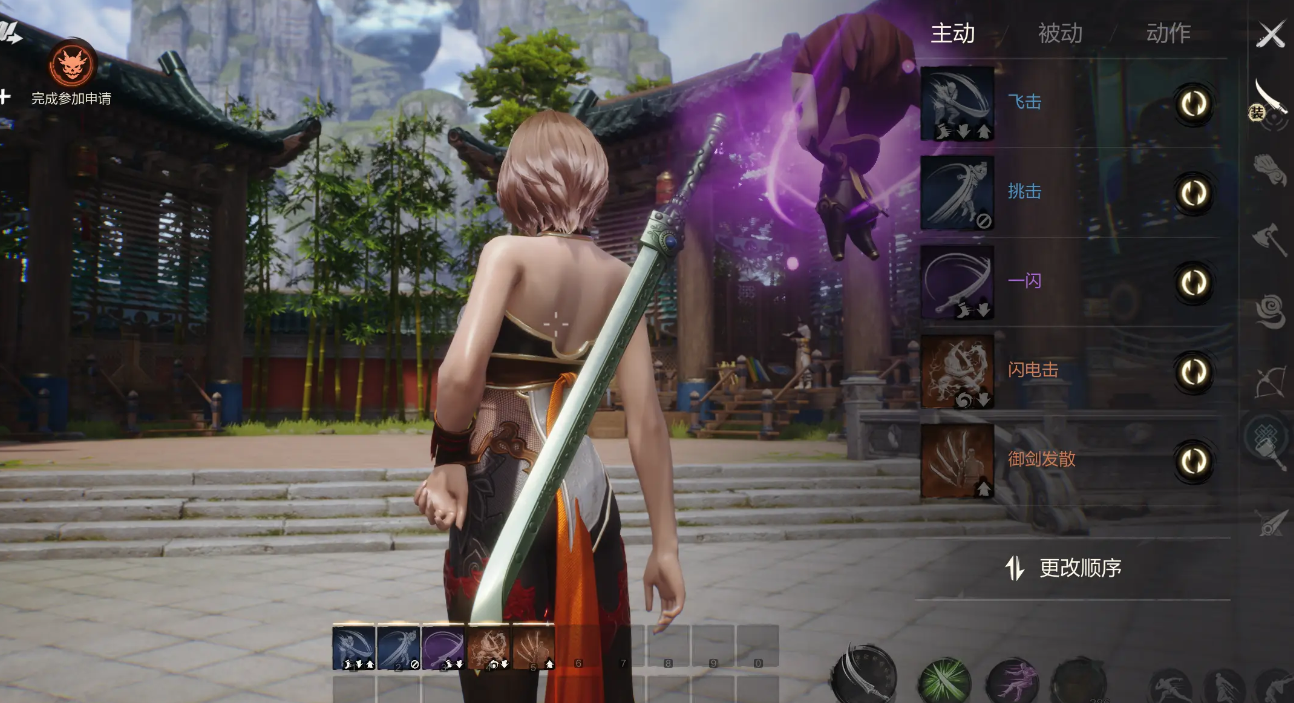This screenshot has width=1294, height=703.
Task: Open the 完成参加申请 demon mask notice
Action: 72,66
